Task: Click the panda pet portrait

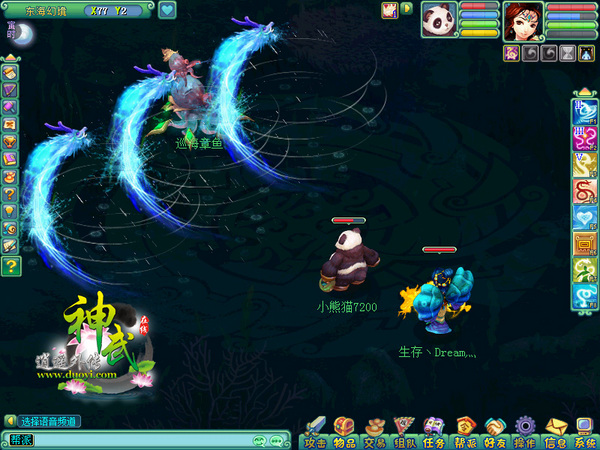Action: [x=439, y=19]
